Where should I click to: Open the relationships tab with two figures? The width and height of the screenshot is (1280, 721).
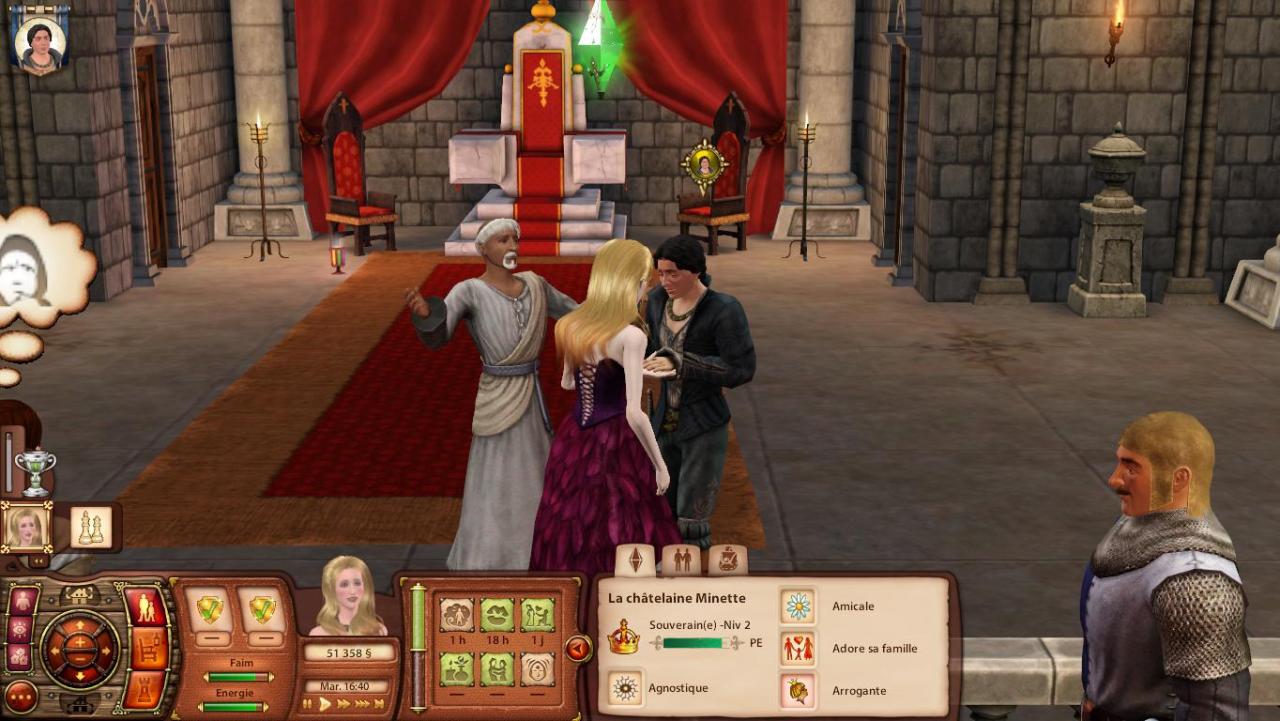(682, 560)
